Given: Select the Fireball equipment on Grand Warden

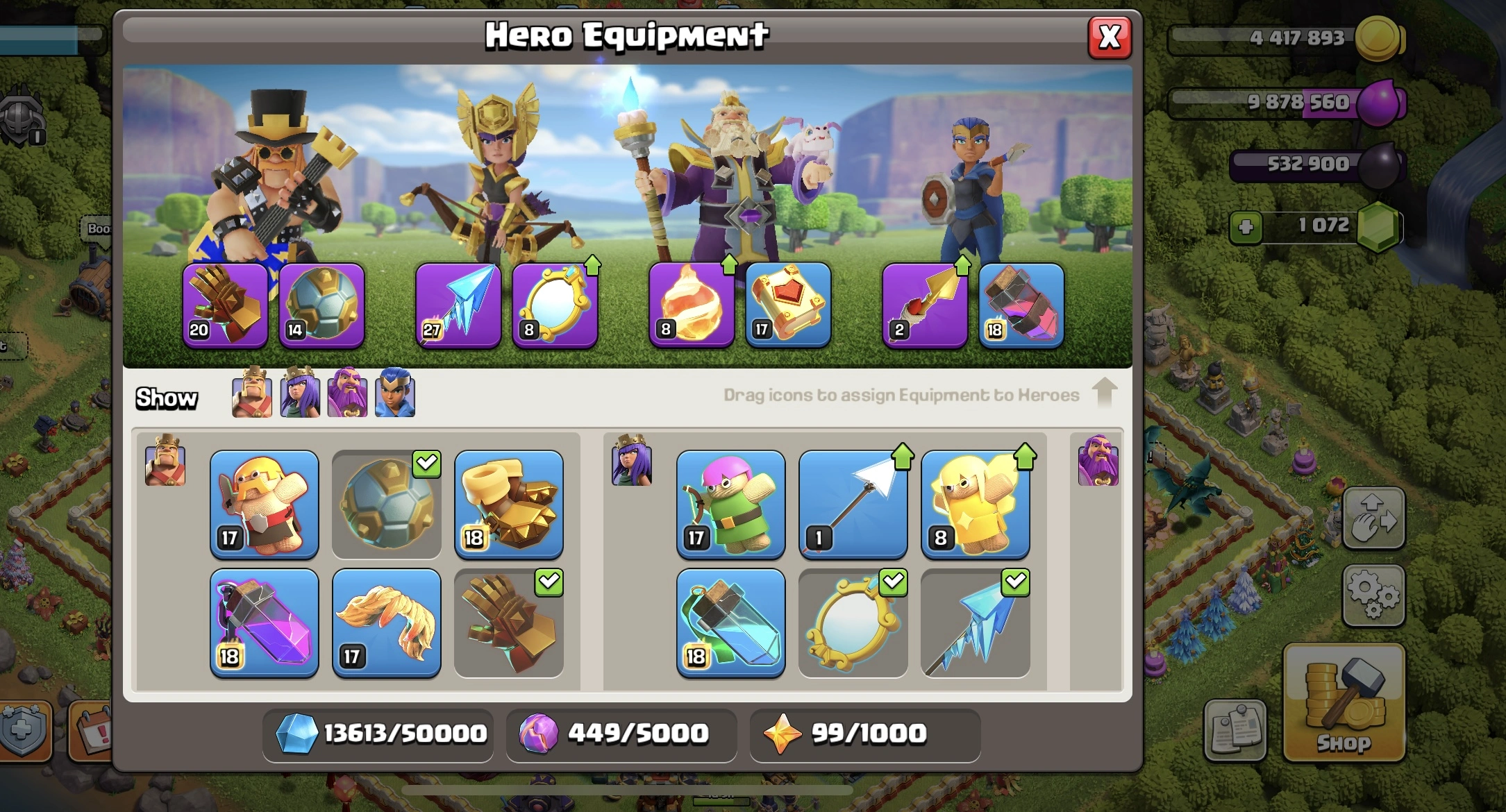Looking at the screenshot, I should point(690,305).
